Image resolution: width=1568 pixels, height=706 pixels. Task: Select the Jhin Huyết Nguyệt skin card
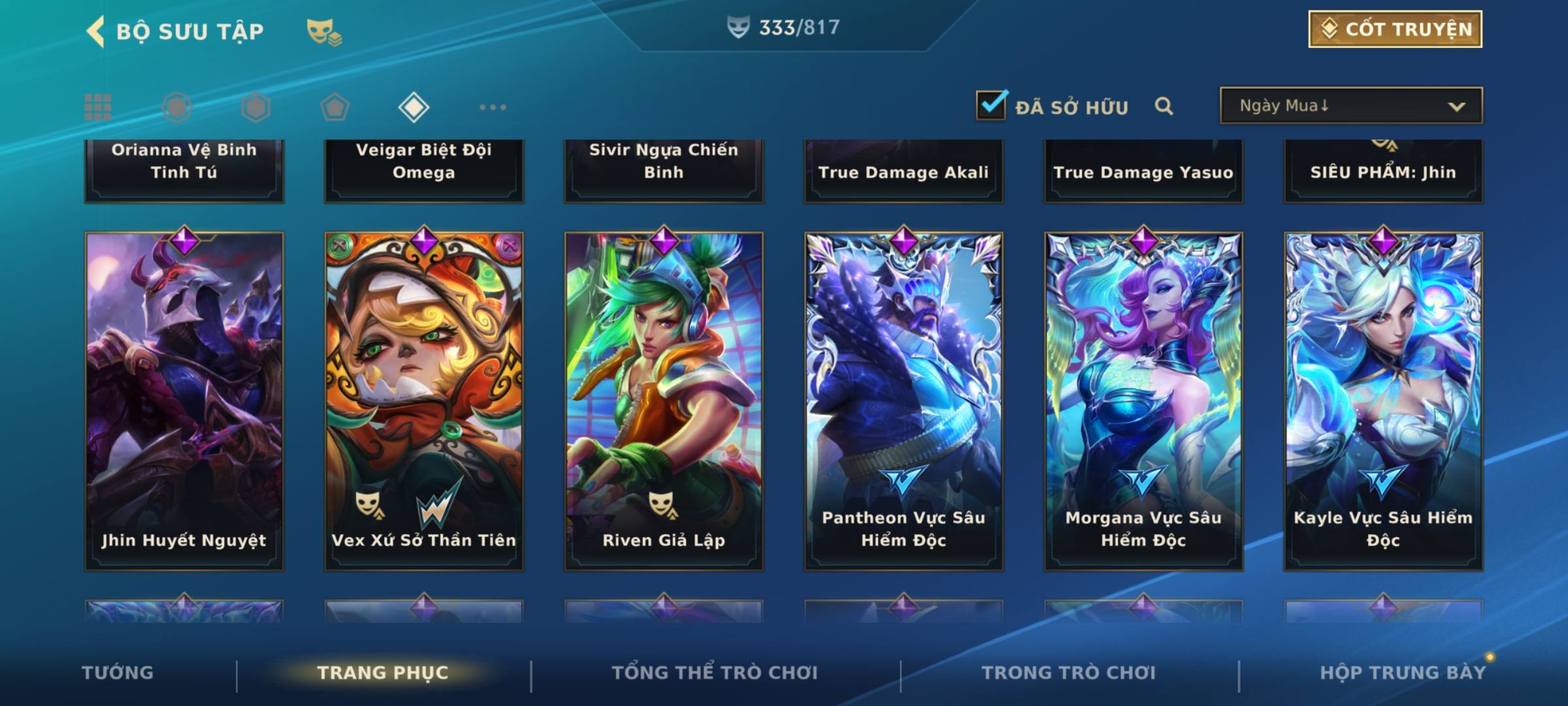point(184,400)
